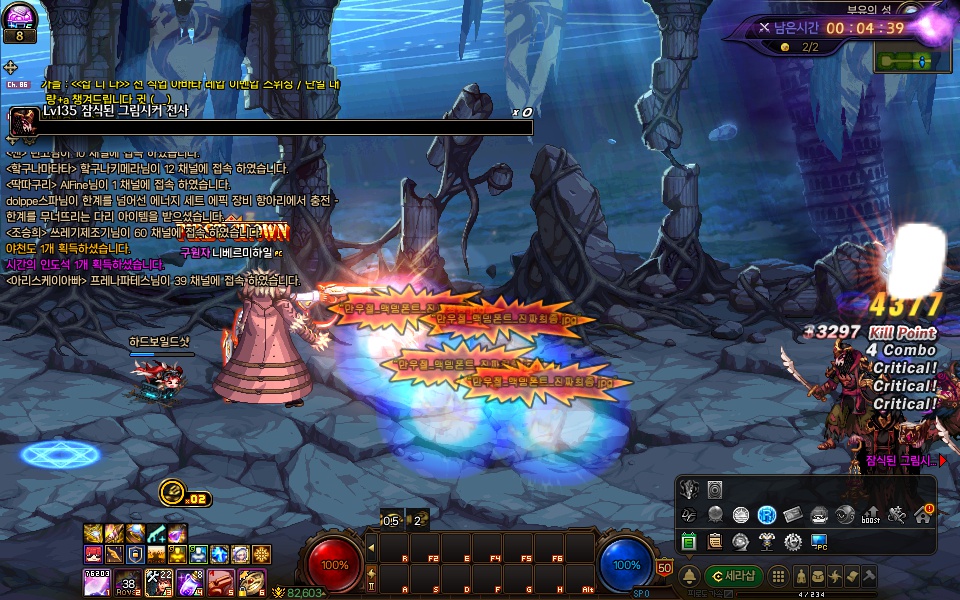
Task: Click the bell notification button
Action: point(689,577)
